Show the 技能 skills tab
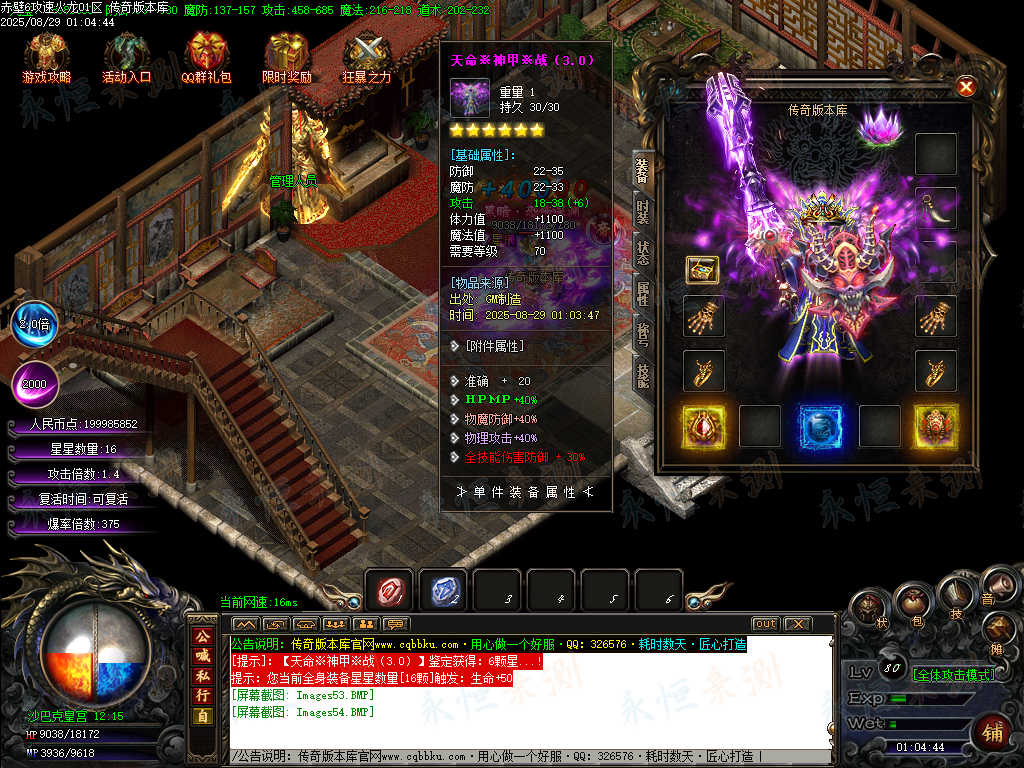 643,371
